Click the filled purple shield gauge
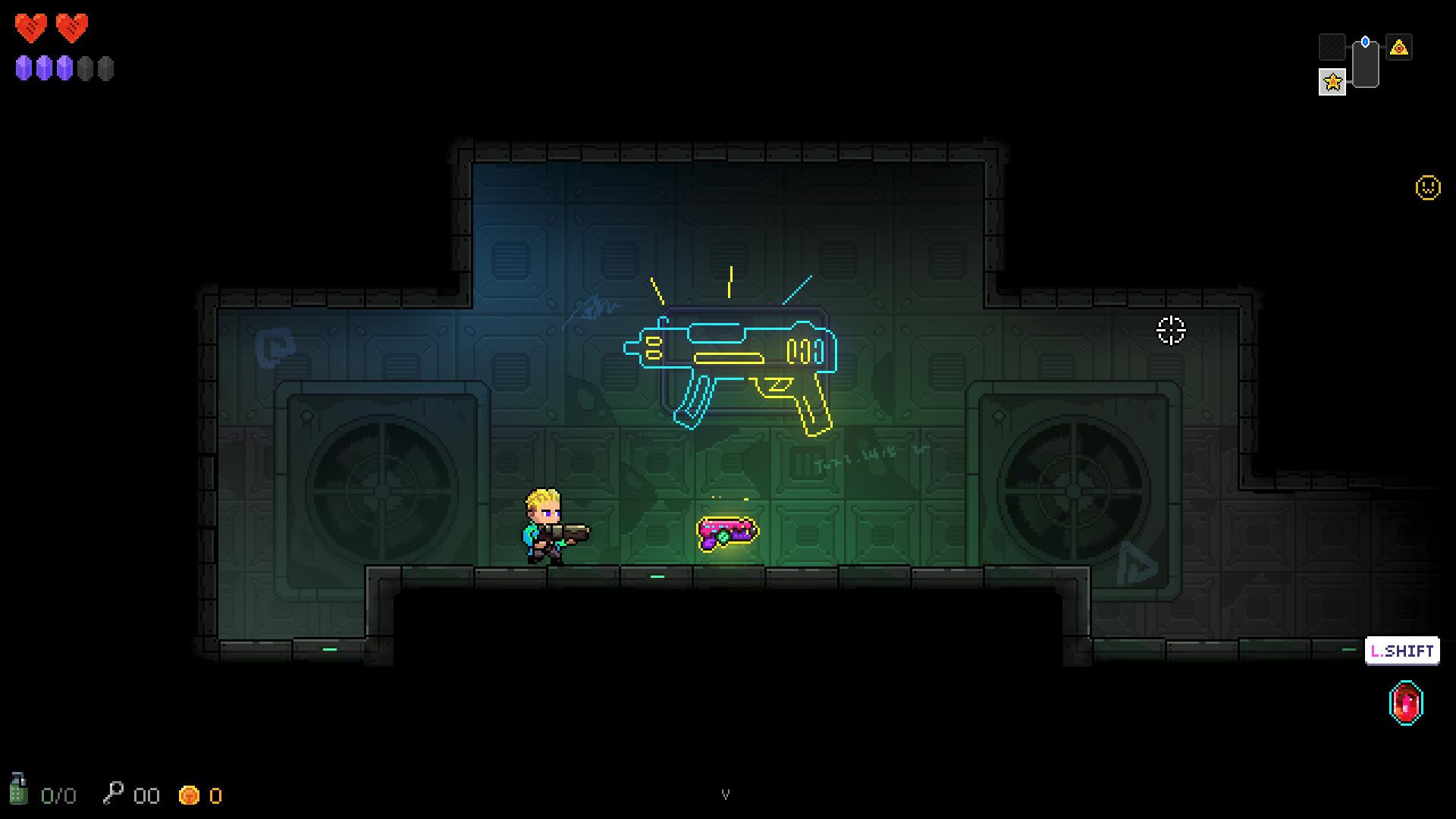The height and width of the screenshot is (819, 1456). pyautogui.click(x=24, y=67)
